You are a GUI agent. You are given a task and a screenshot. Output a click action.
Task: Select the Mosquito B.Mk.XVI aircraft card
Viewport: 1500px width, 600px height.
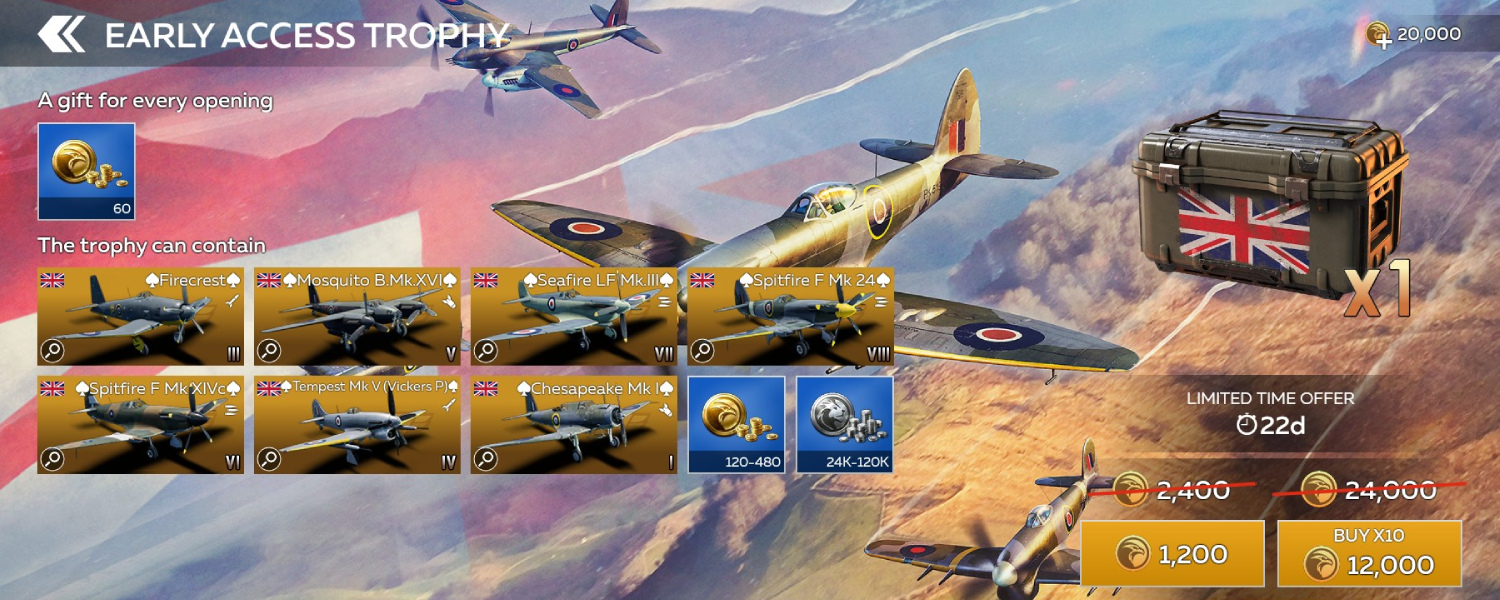click(357, 316)
